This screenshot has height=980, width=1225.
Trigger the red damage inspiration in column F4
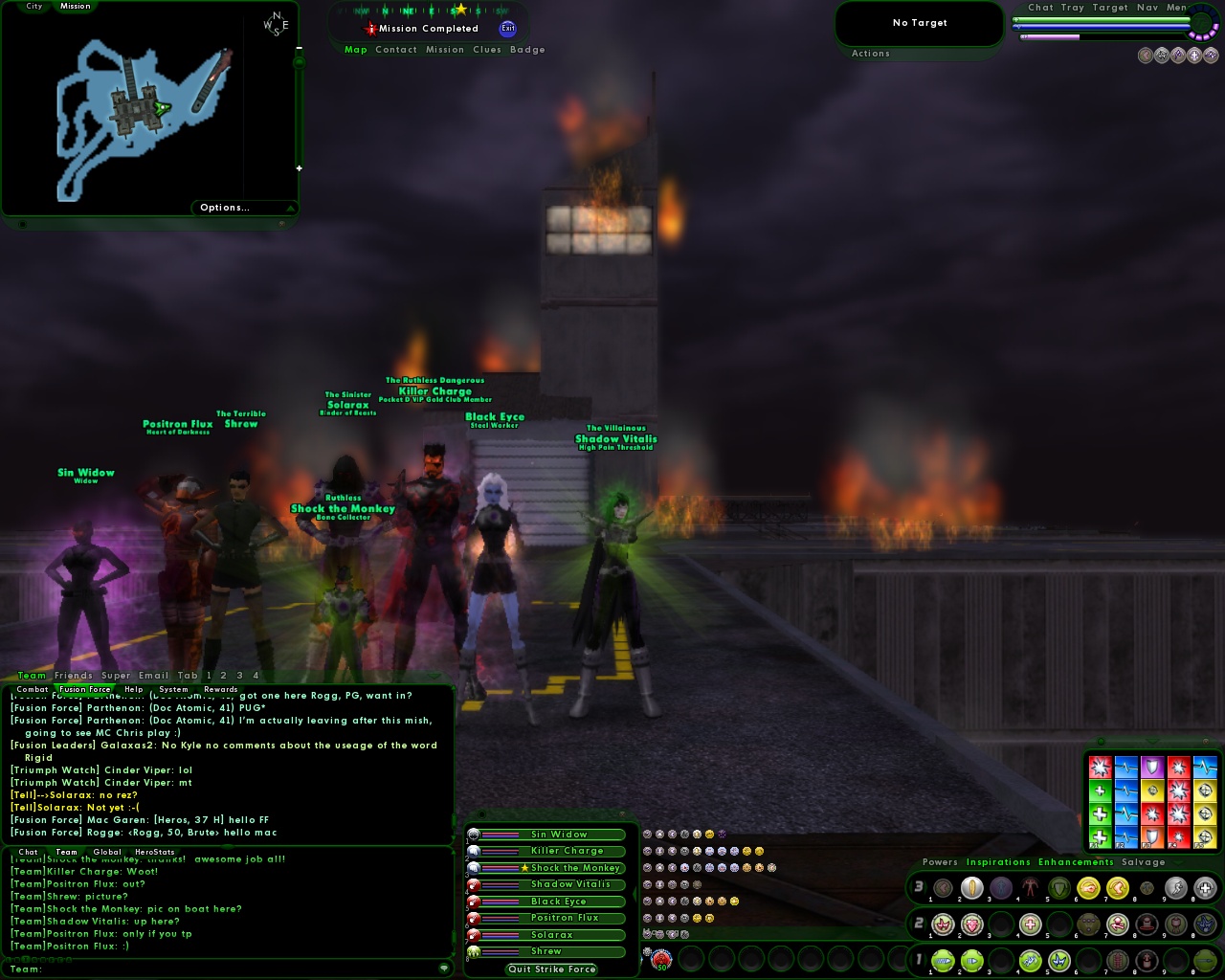tap(1178, 768)
